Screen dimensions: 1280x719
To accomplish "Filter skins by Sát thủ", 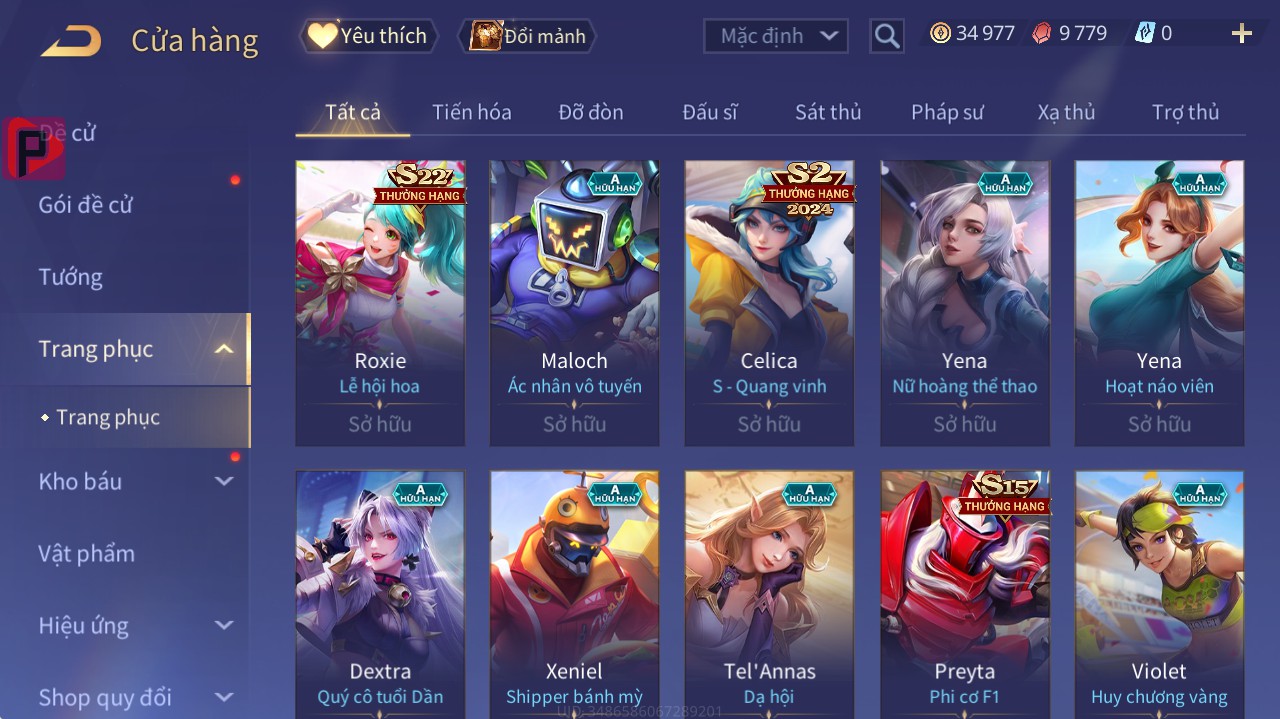I will click(x=827, y=112).
